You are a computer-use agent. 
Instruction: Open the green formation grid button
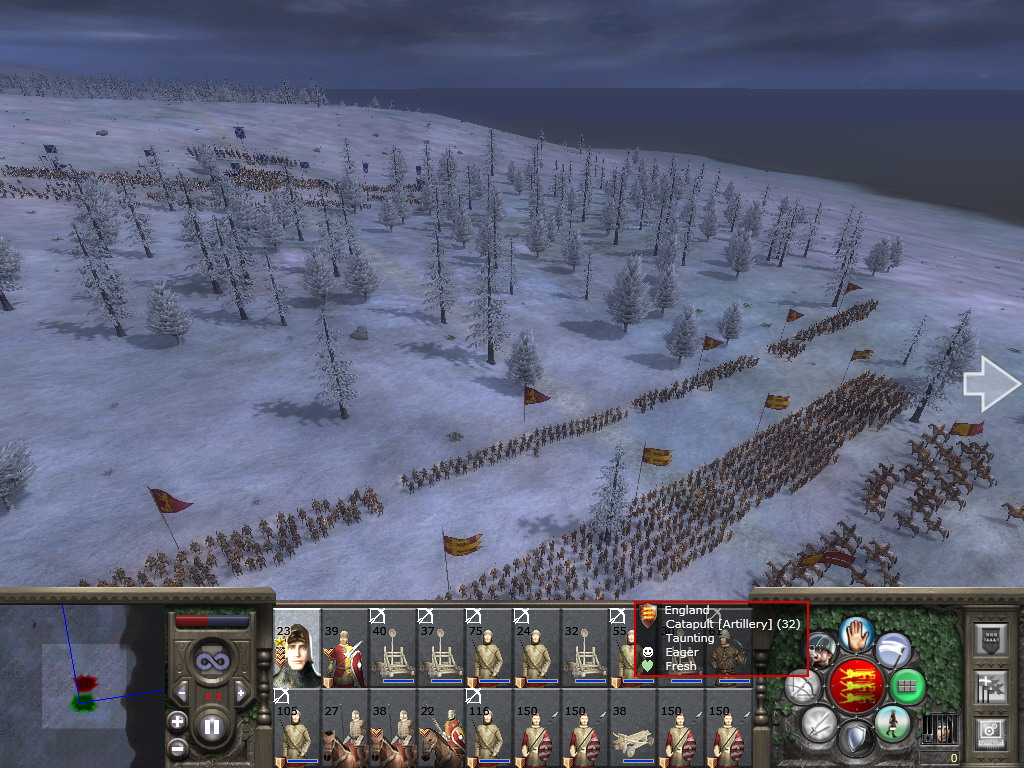click(907, 686)
